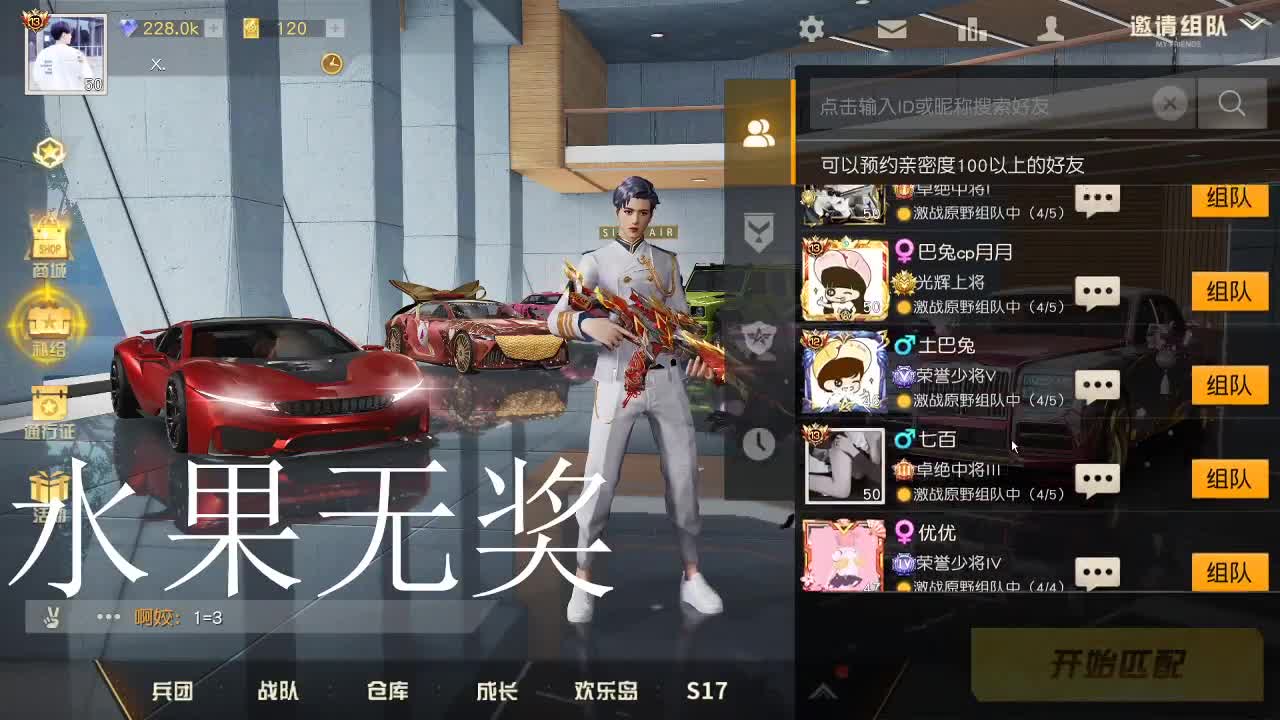The width and height of the screenshot is (1280, 720).
Task: Switch to recent players via clock tab
Action: click(758, 438)
